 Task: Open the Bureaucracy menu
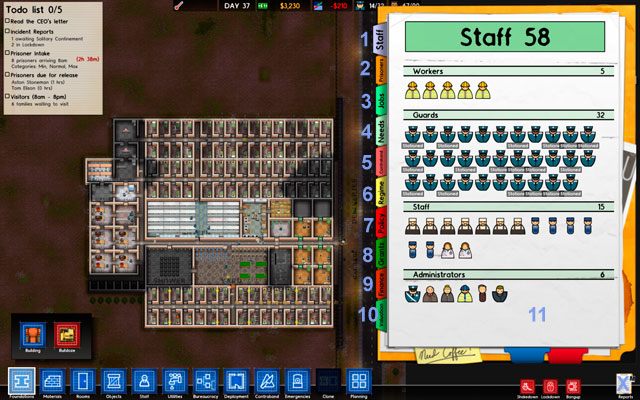205,381
